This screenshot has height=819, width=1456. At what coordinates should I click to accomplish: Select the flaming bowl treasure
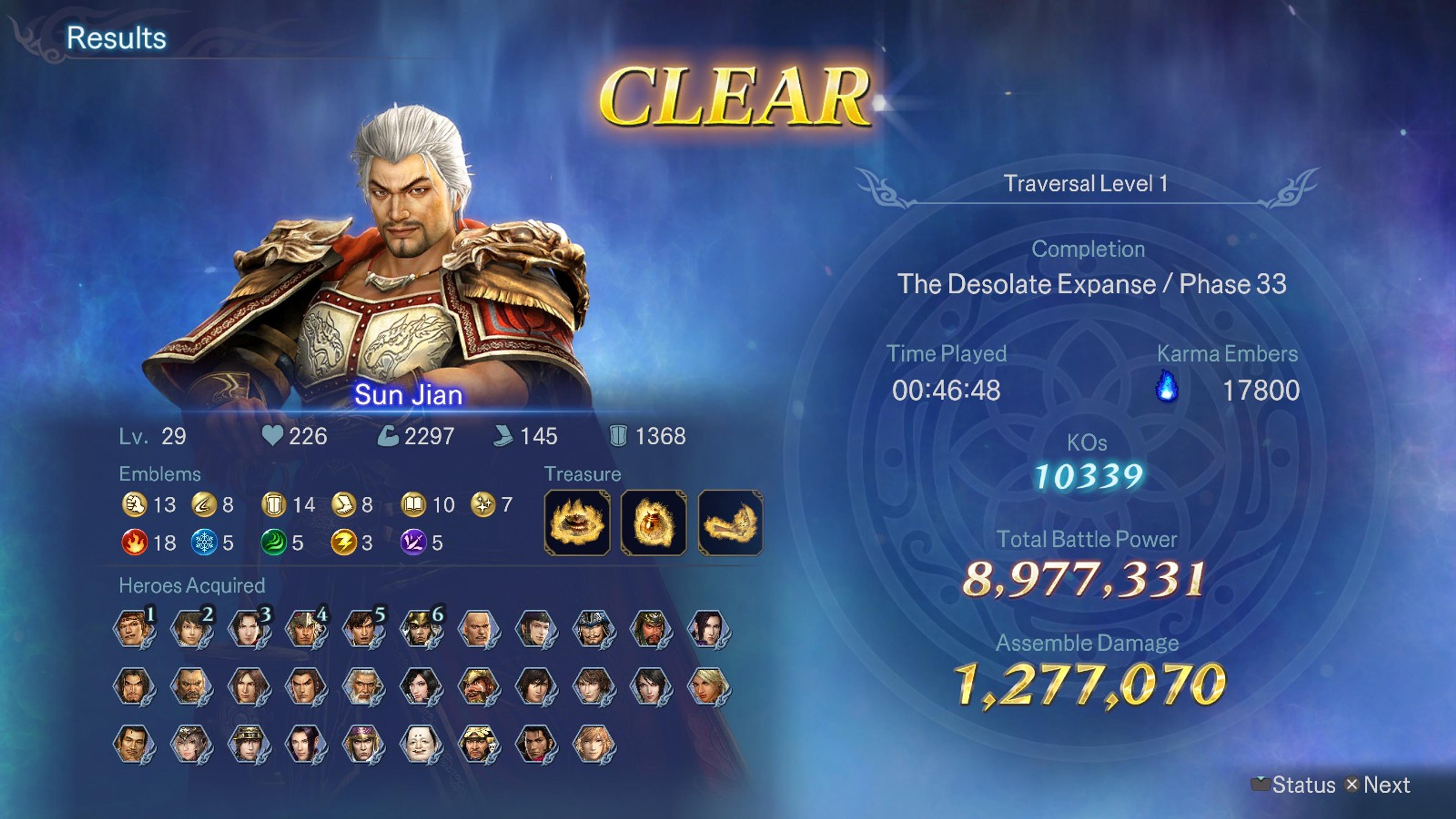click(577, 523)
